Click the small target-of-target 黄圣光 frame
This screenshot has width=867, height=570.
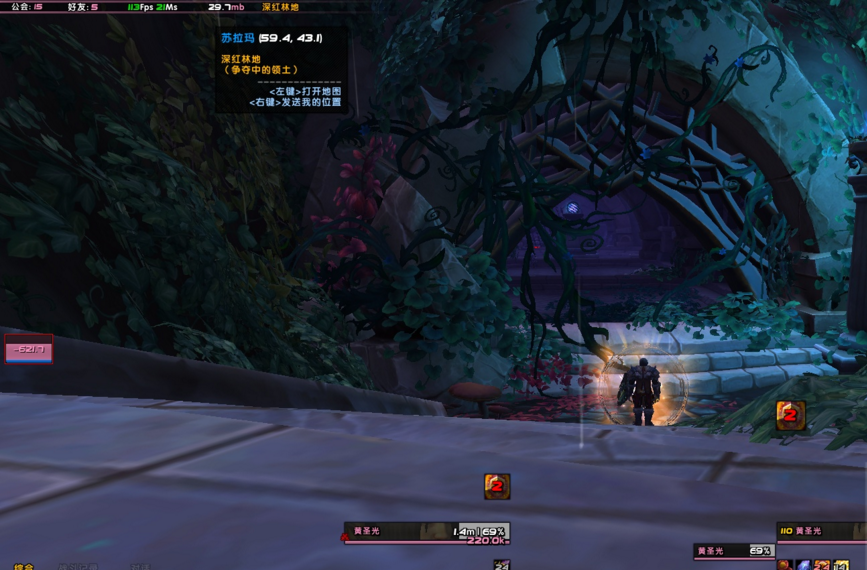733,551
